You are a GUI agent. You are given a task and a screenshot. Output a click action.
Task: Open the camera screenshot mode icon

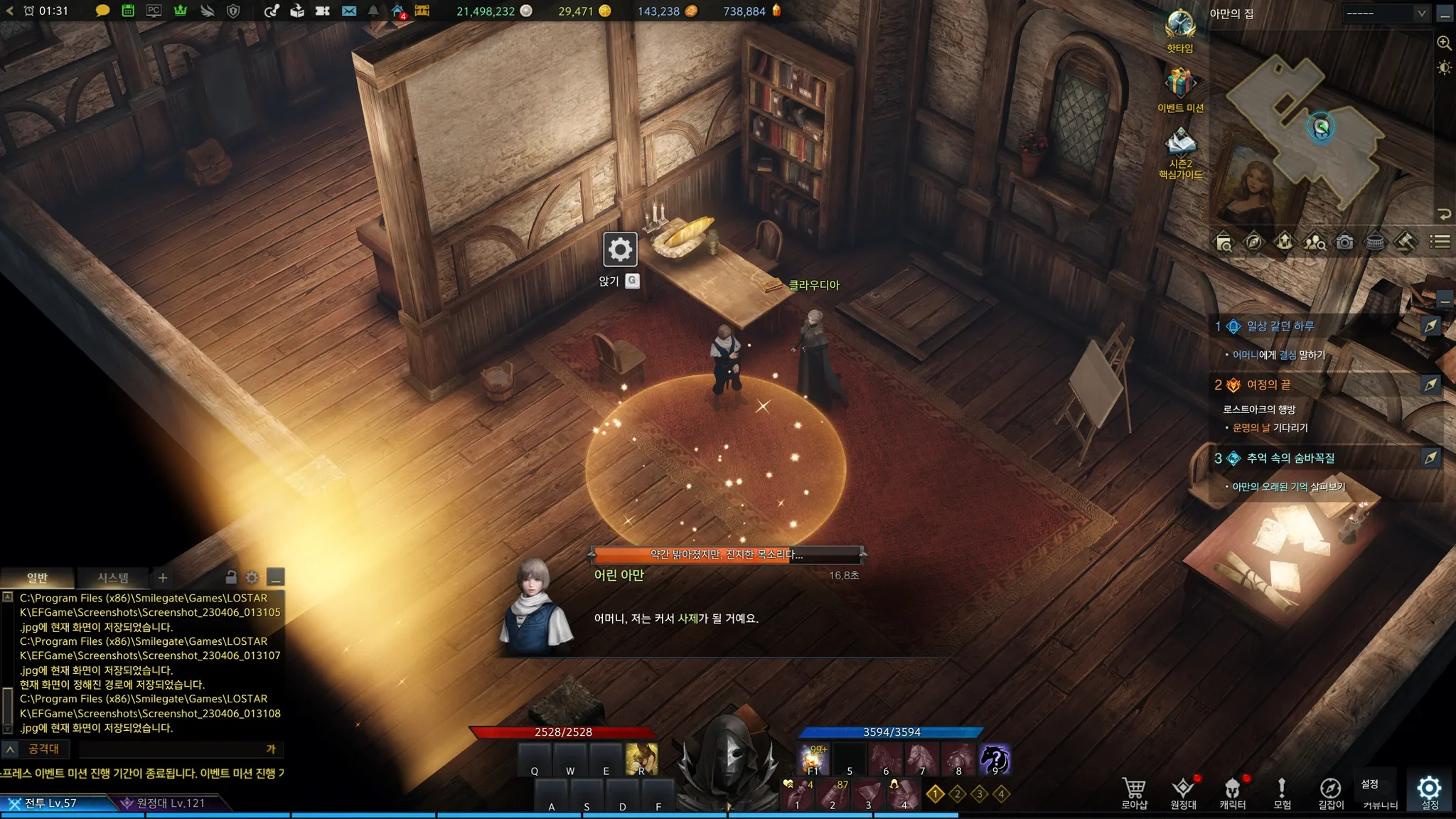pos(1344,242)
